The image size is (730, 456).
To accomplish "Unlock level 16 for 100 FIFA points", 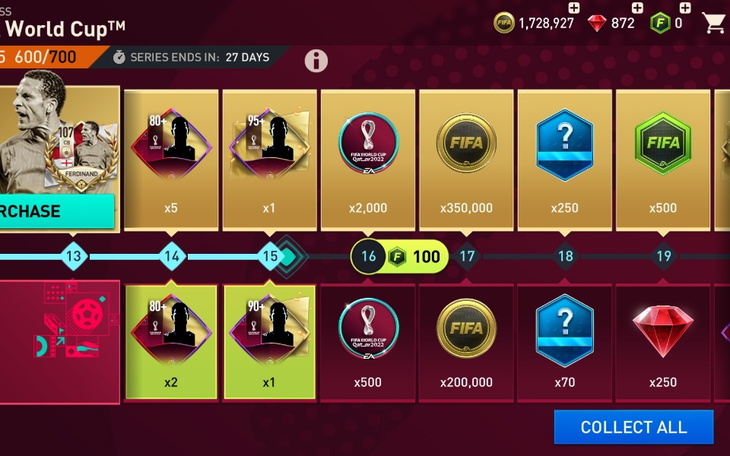I will 398,257.
